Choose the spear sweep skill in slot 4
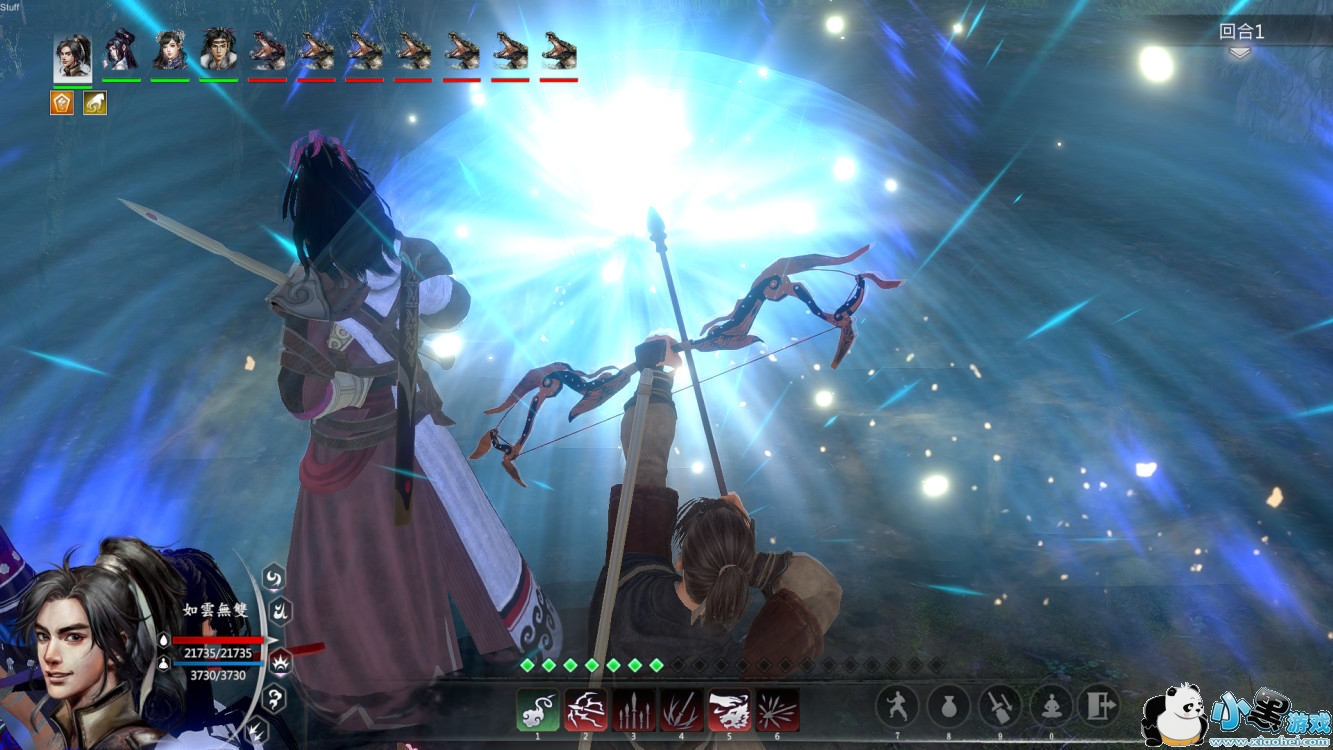Image resolution: width=1333 pixels, height=750 pixels. click(x=682, y=710)
